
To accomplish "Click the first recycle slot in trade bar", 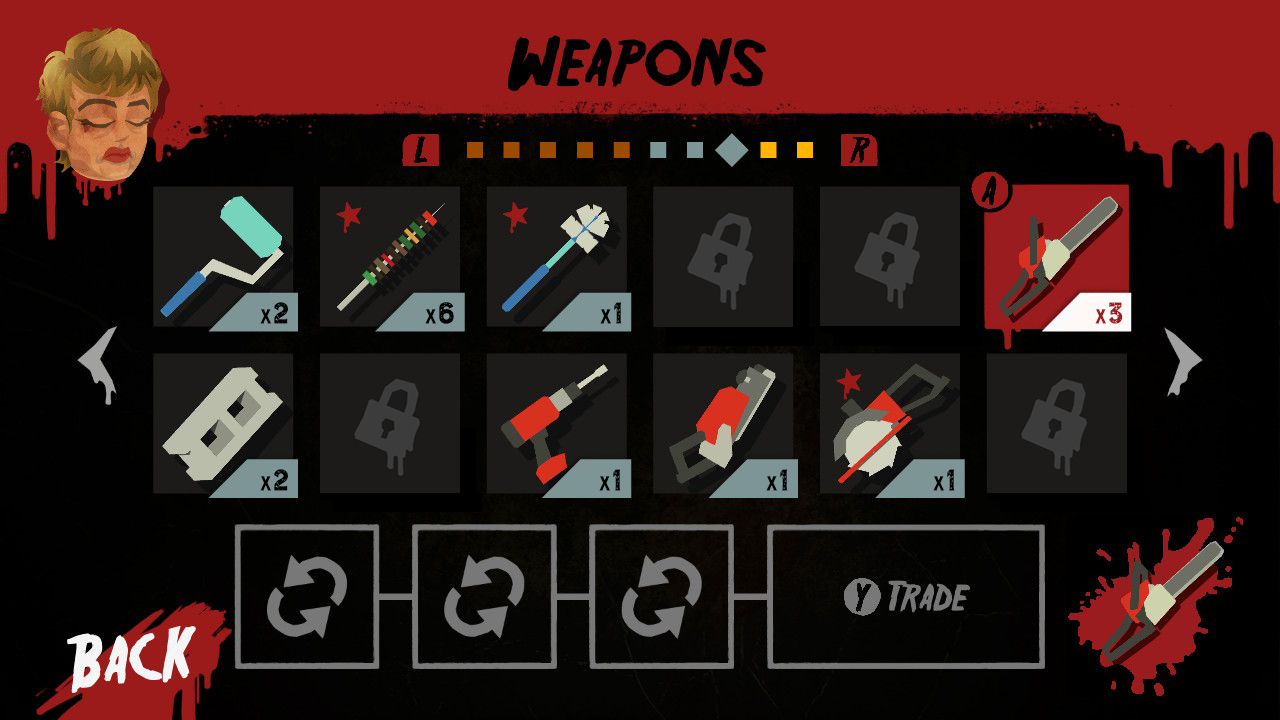I will click(x=307, y=595).
